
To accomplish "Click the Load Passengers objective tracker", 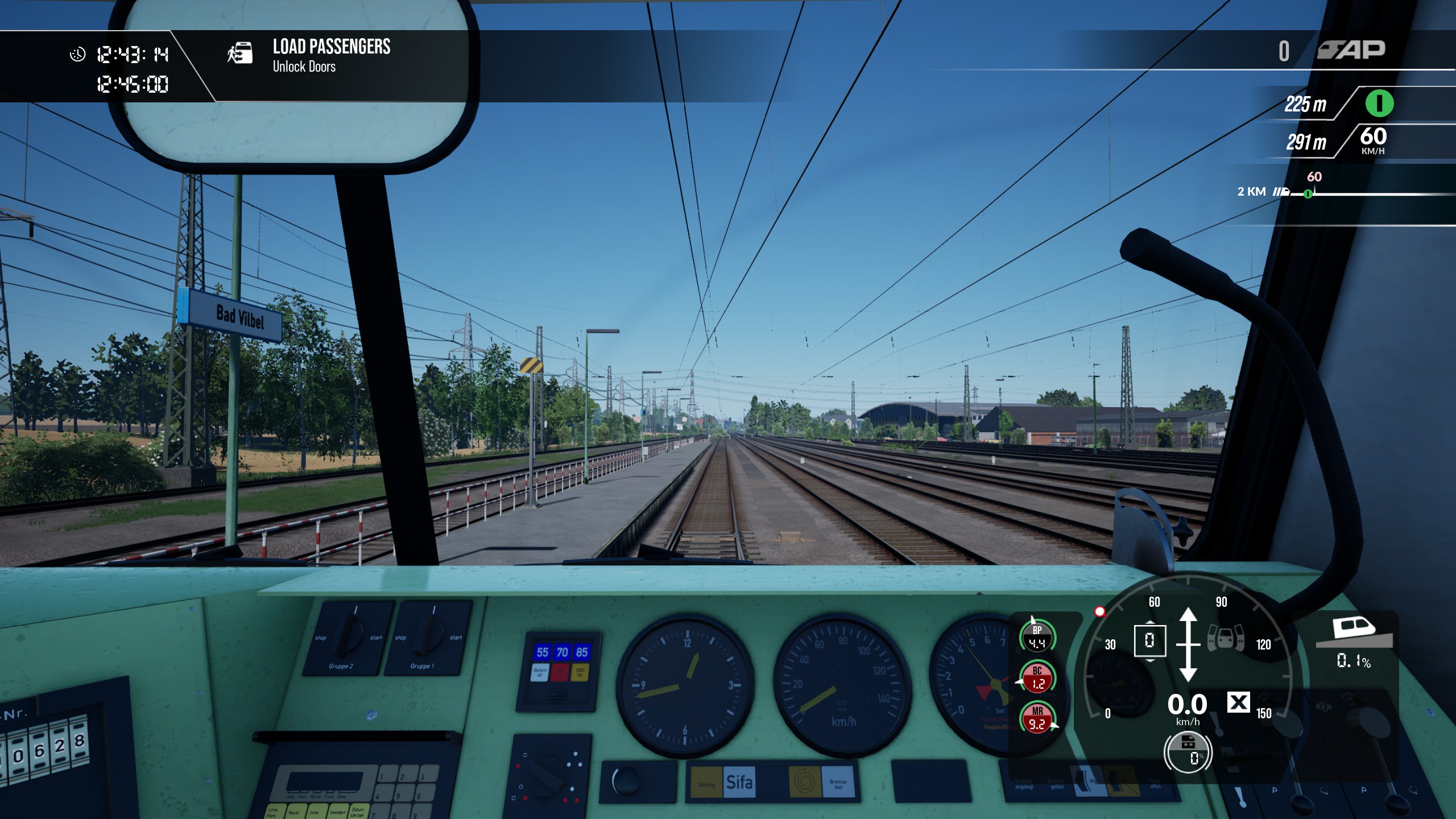I will coord(331,55).
